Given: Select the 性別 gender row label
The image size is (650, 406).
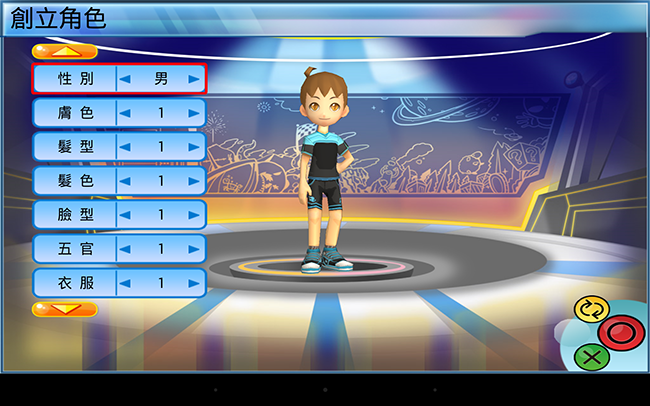Looking at the screenshot, I should click(x=76, y=78).
